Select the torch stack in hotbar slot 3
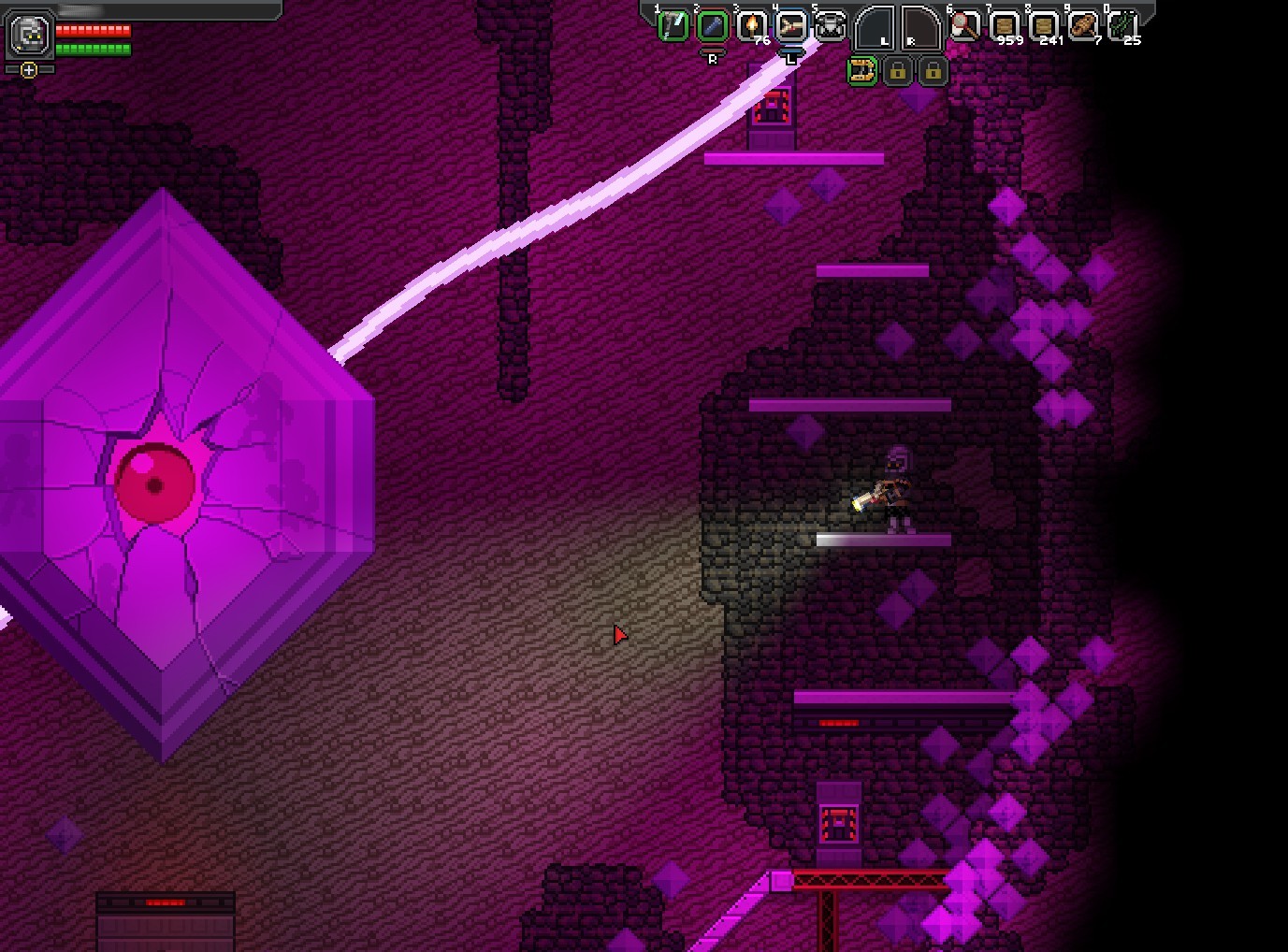 click(754, 24)
